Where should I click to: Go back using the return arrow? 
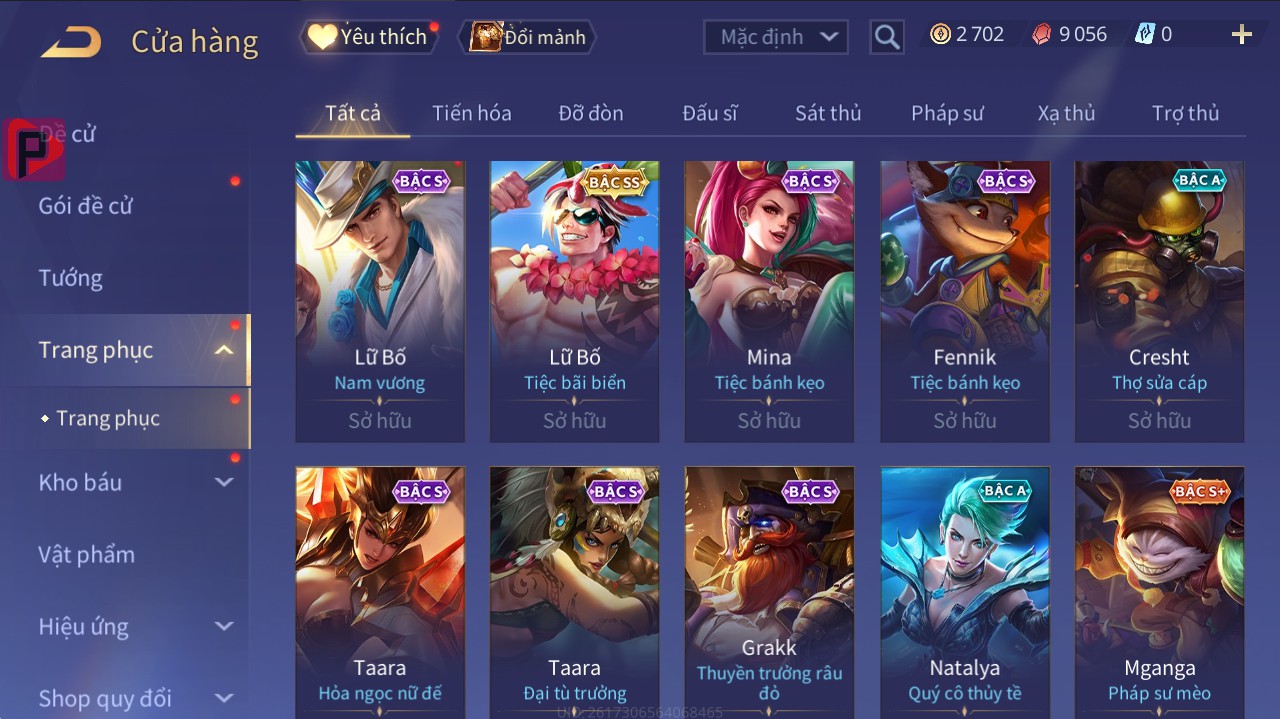pos(71,42)
